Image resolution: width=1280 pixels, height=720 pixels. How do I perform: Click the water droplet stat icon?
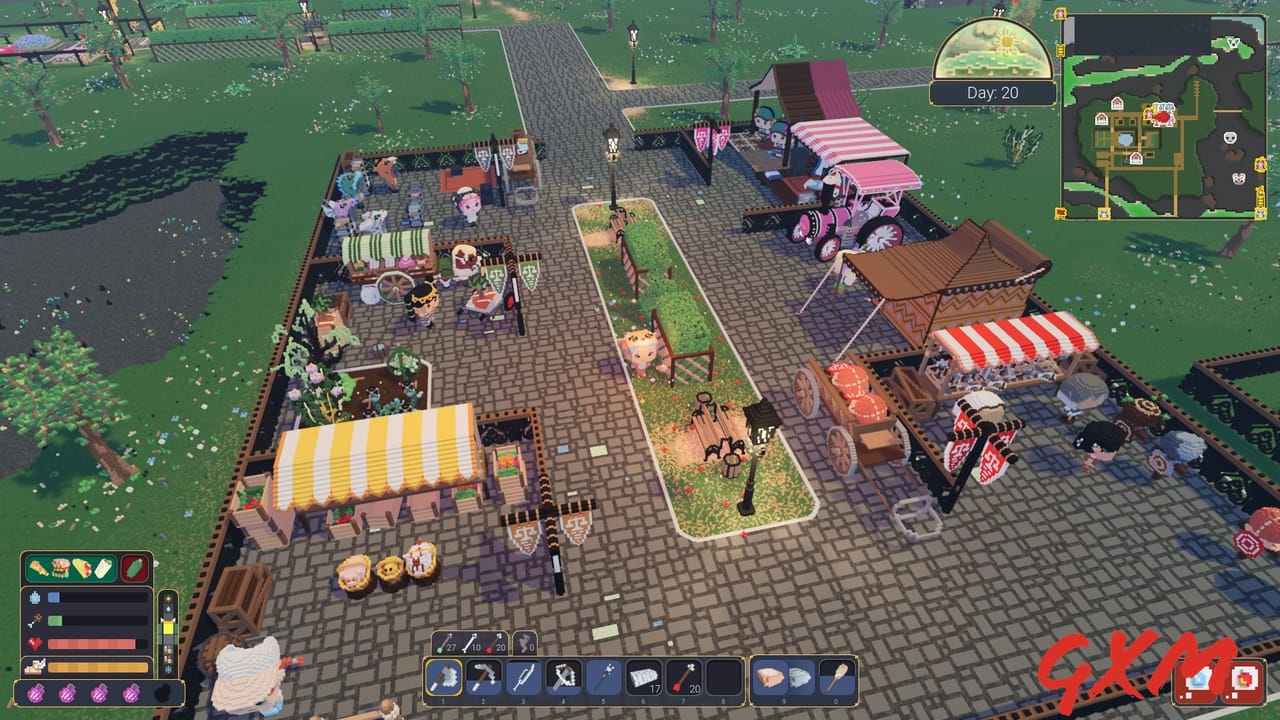coord(35,596)
